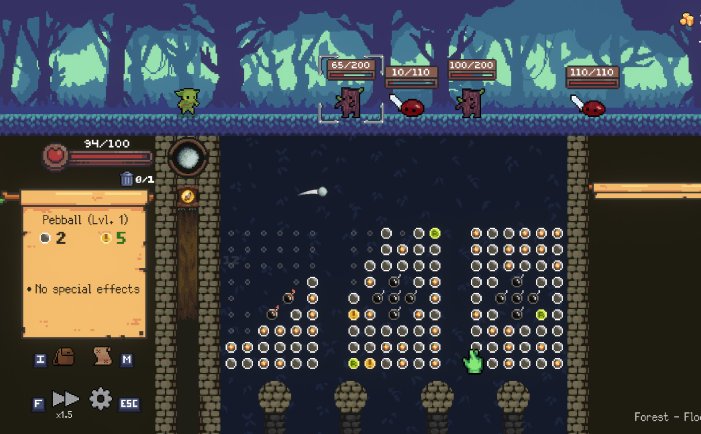Open the settings gear menu
The height and width of the screenshot is (434, 701).
click(x=100, y=399)
